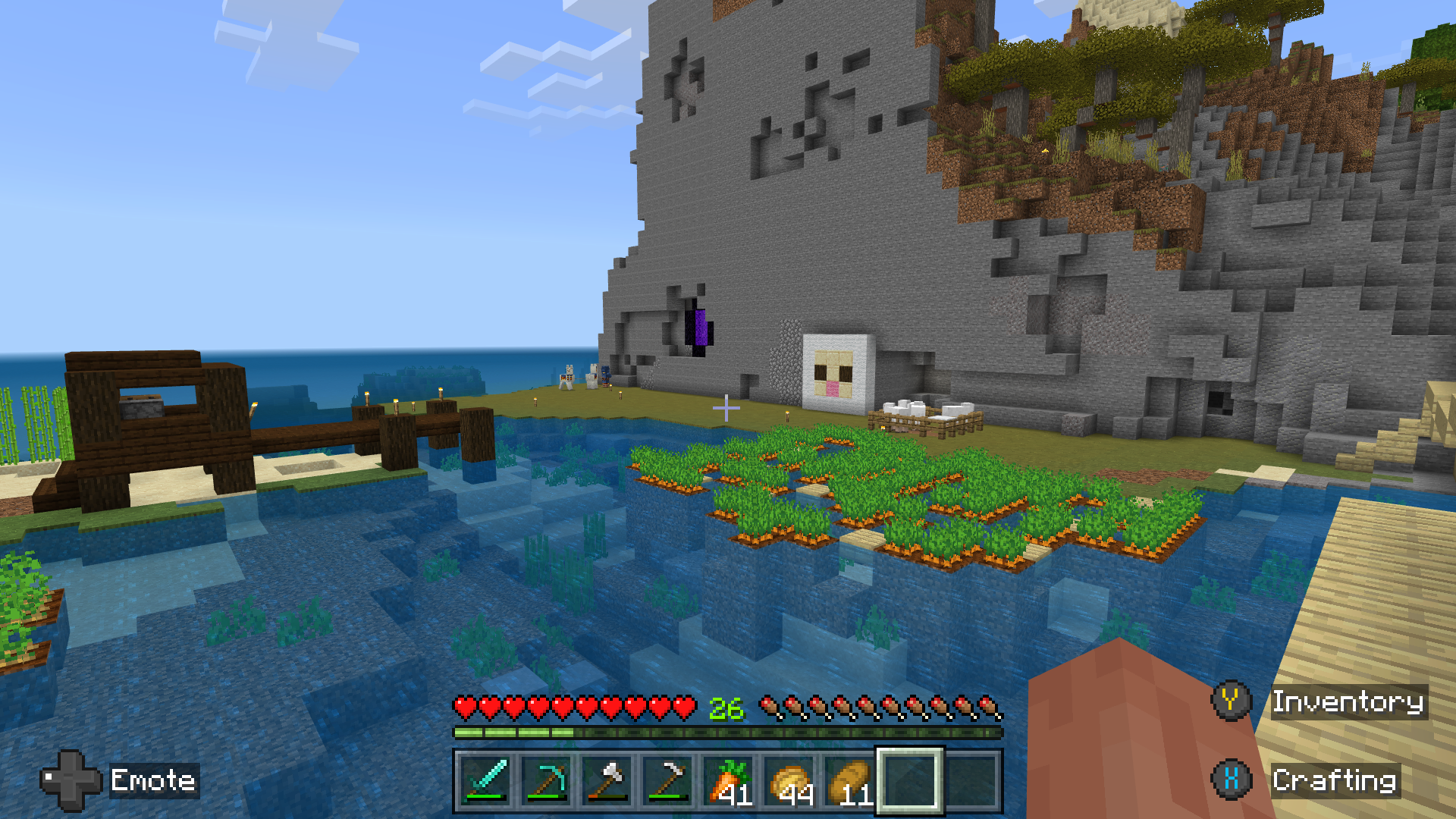Click the last drumstick in the hunger bar
This screenshot has height=819, width=1456.
(x=993, y=705)
